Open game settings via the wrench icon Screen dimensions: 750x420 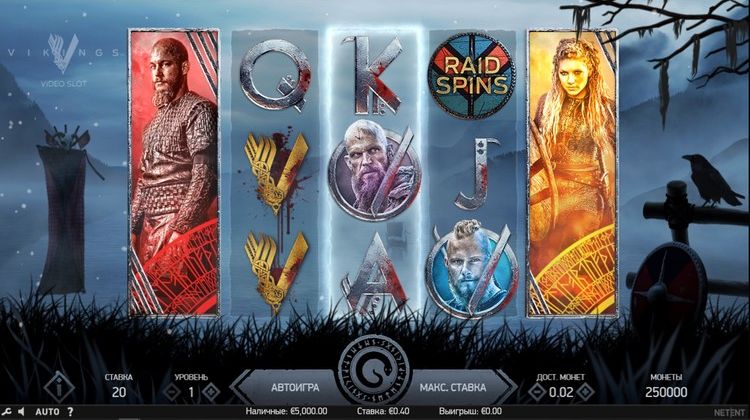tap(6, 411)
